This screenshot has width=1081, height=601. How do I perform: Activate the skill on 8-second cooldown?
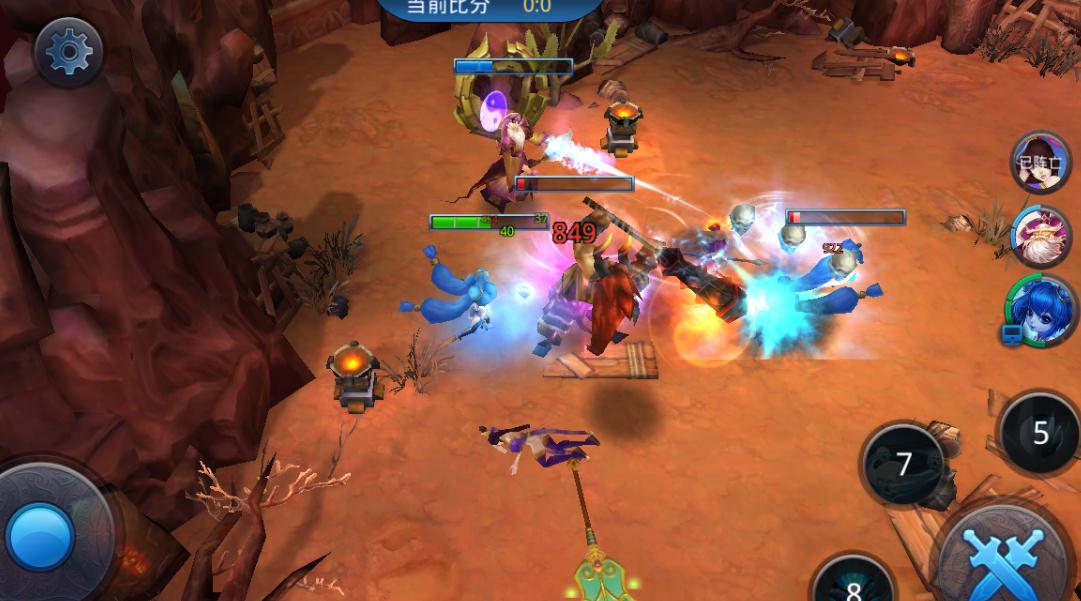pyautogui.click(x=853, y=582)
